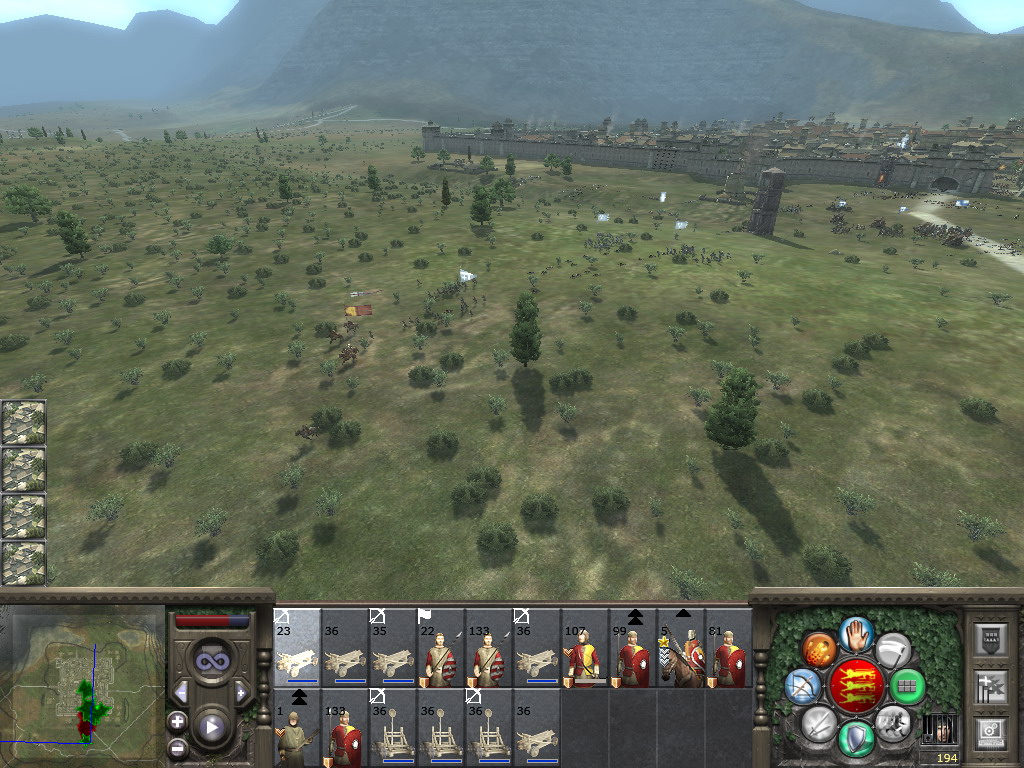Click the red three-lions faction emblem
The height and width of the screenshot is (768, 1024).
pyautogui.click(x=855, y=686)
